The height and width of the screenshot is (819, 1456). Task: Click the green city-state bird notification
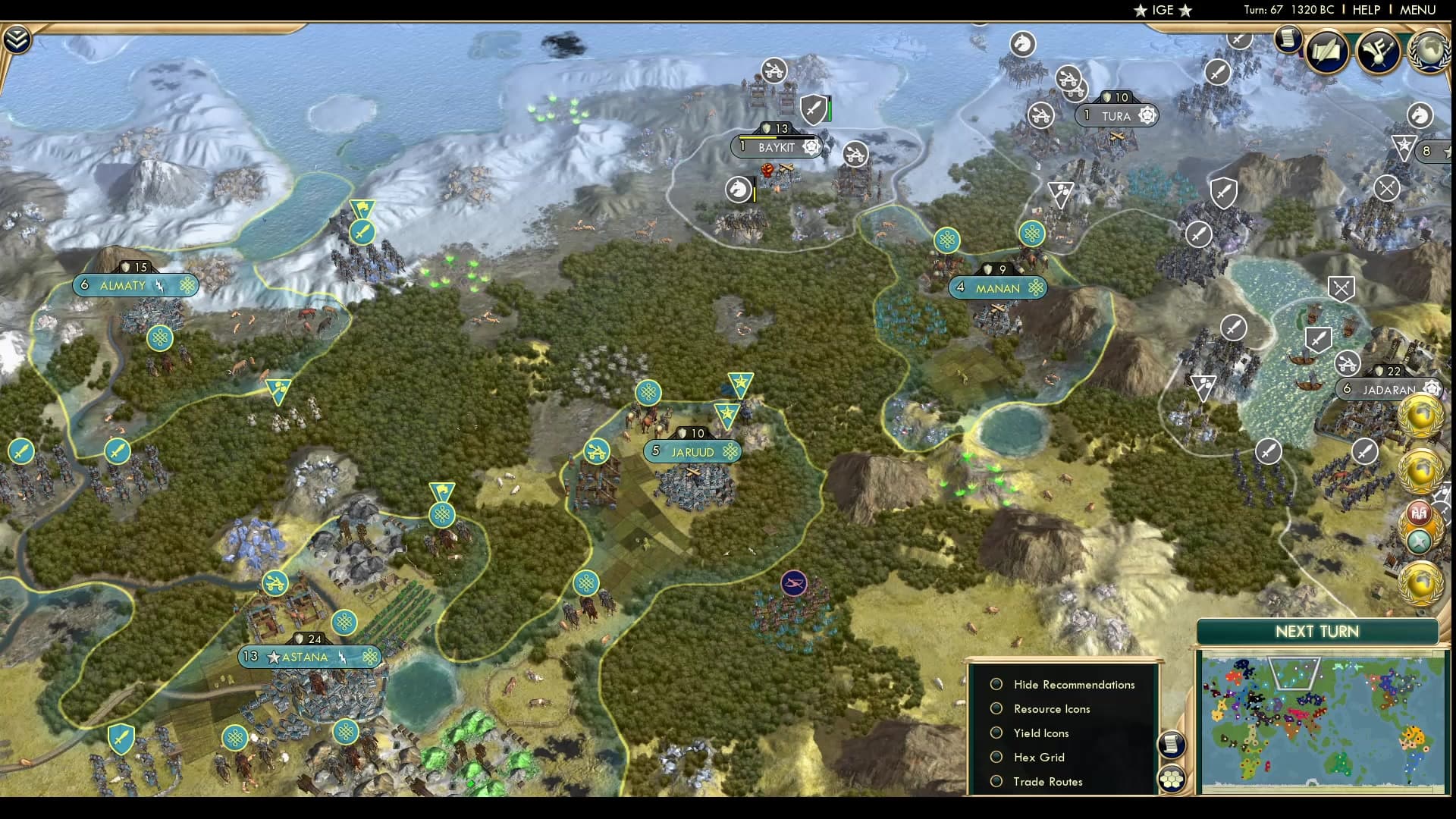[1419, 541]
